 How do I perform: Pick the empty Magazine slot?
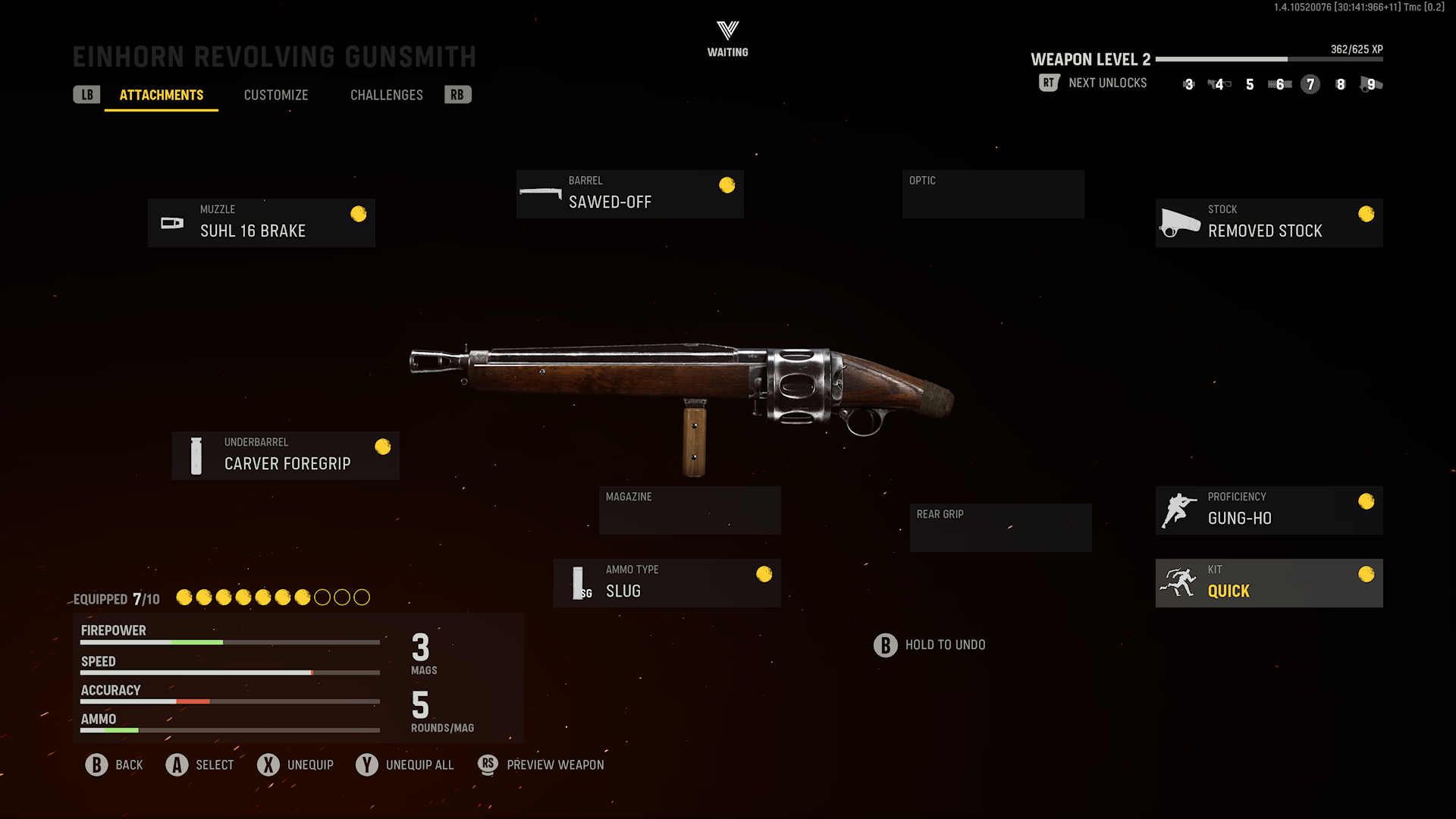[x=689, y=510]
